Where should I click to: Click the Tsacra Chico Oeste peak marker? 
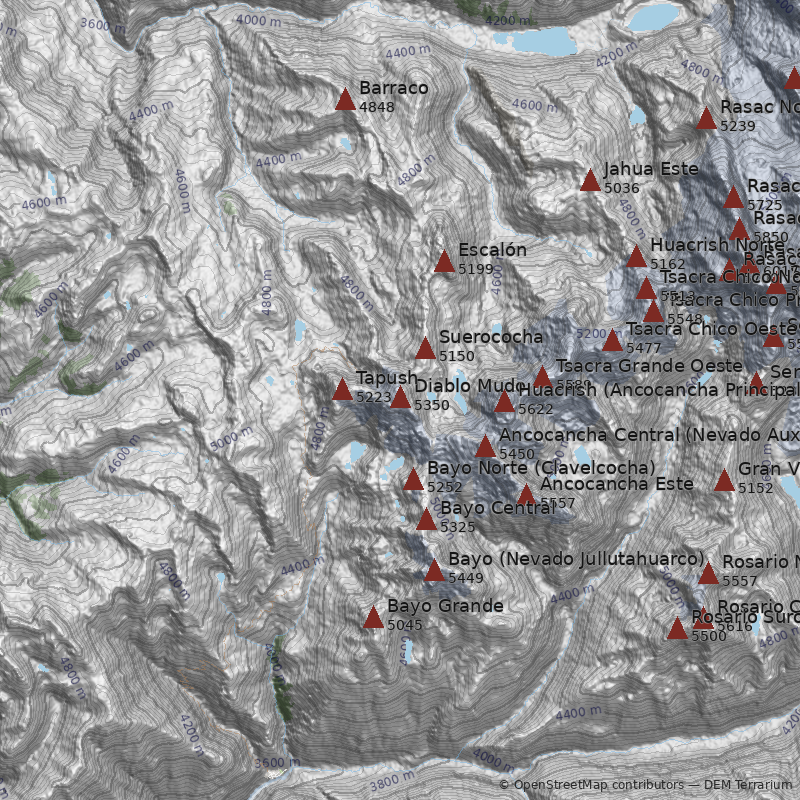click(x=612, y=341)
